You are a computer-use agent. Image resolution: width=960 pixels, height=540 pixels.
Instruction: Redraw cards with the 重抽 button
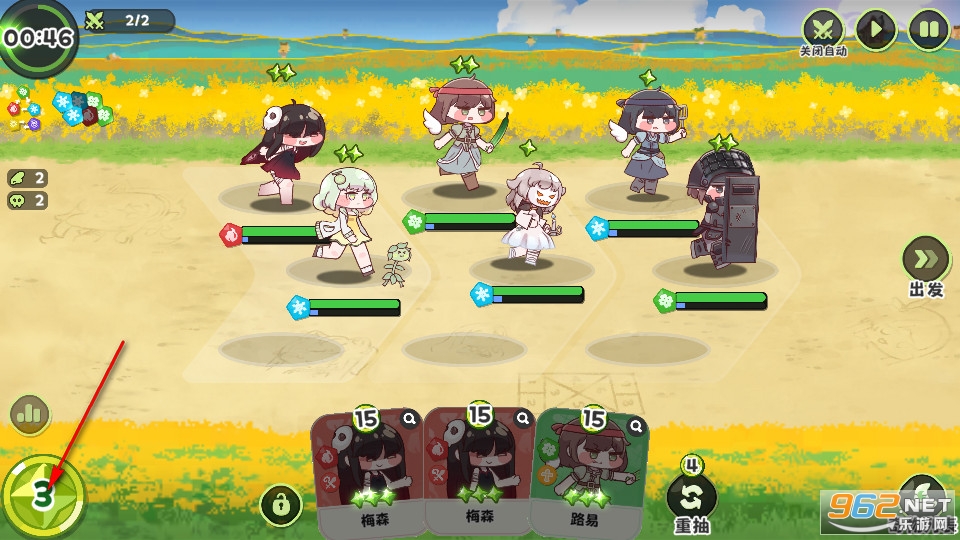[692, 497]
